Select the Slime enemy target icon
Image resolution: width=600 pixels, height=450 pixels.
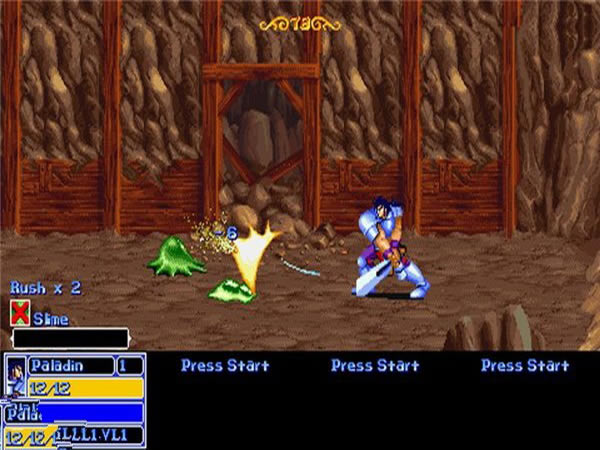19,315
